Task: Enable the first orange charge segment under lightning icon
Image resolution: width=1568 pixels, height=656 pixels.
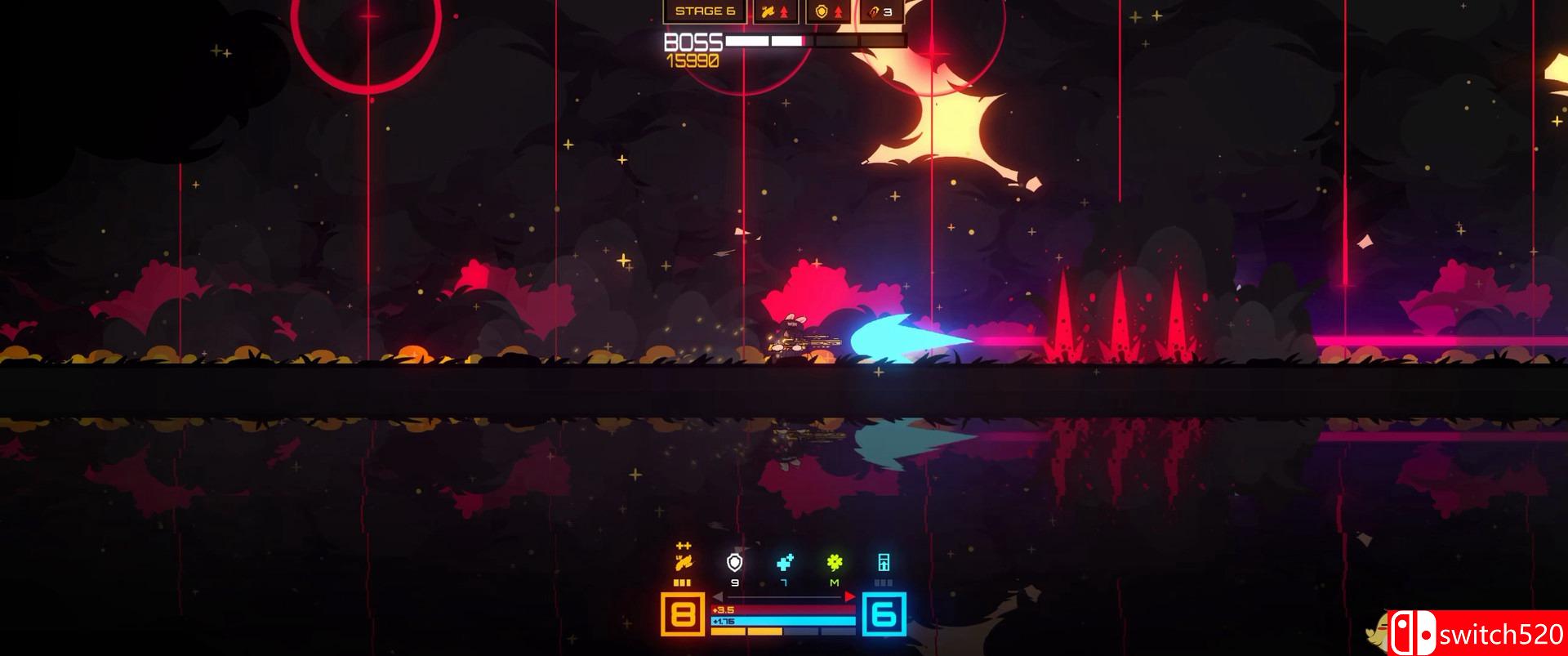Action: pyautogui.click(x=676, y=583)
